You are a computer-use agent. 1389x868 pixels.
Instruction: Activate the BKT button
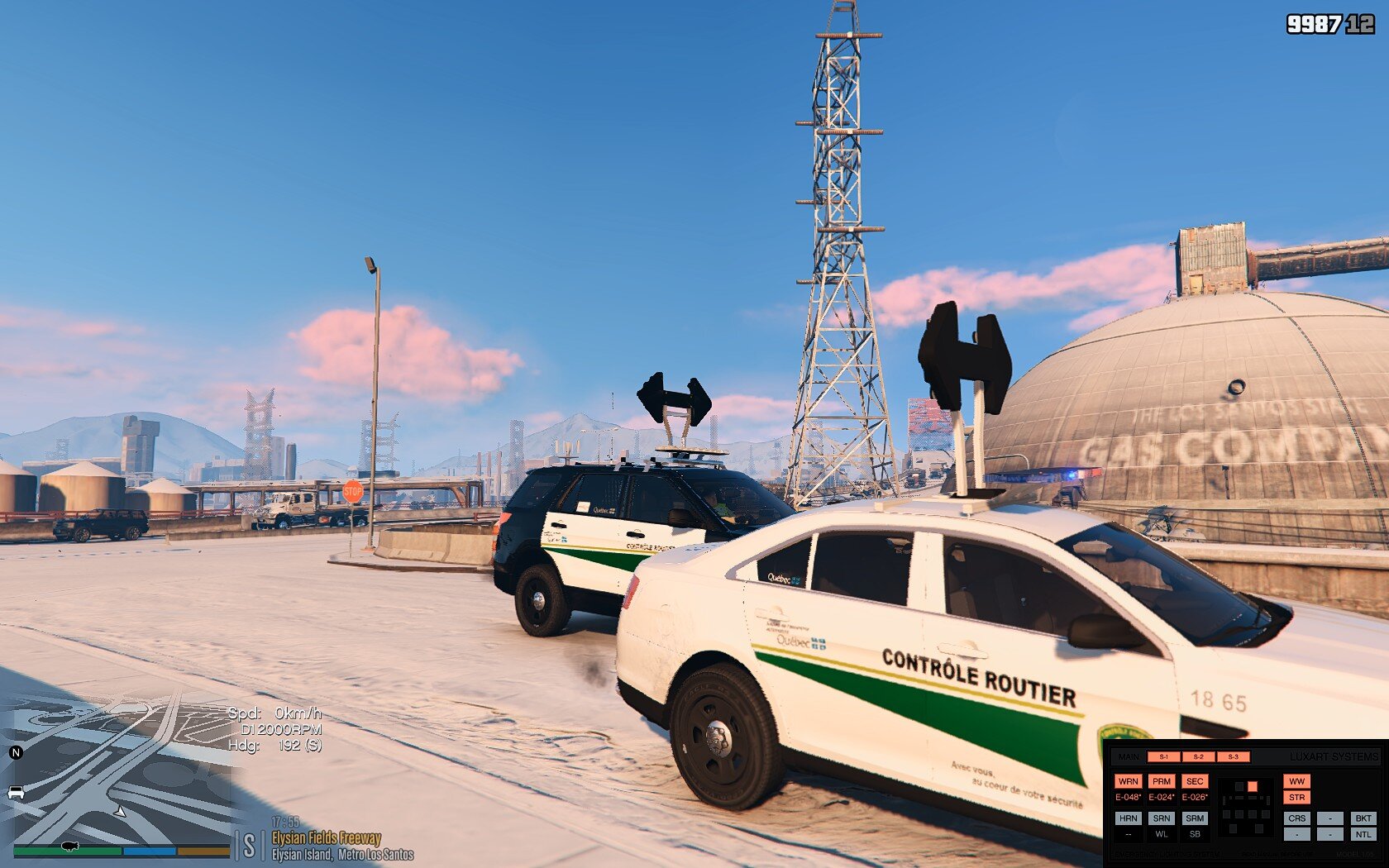click(1363, 818)
